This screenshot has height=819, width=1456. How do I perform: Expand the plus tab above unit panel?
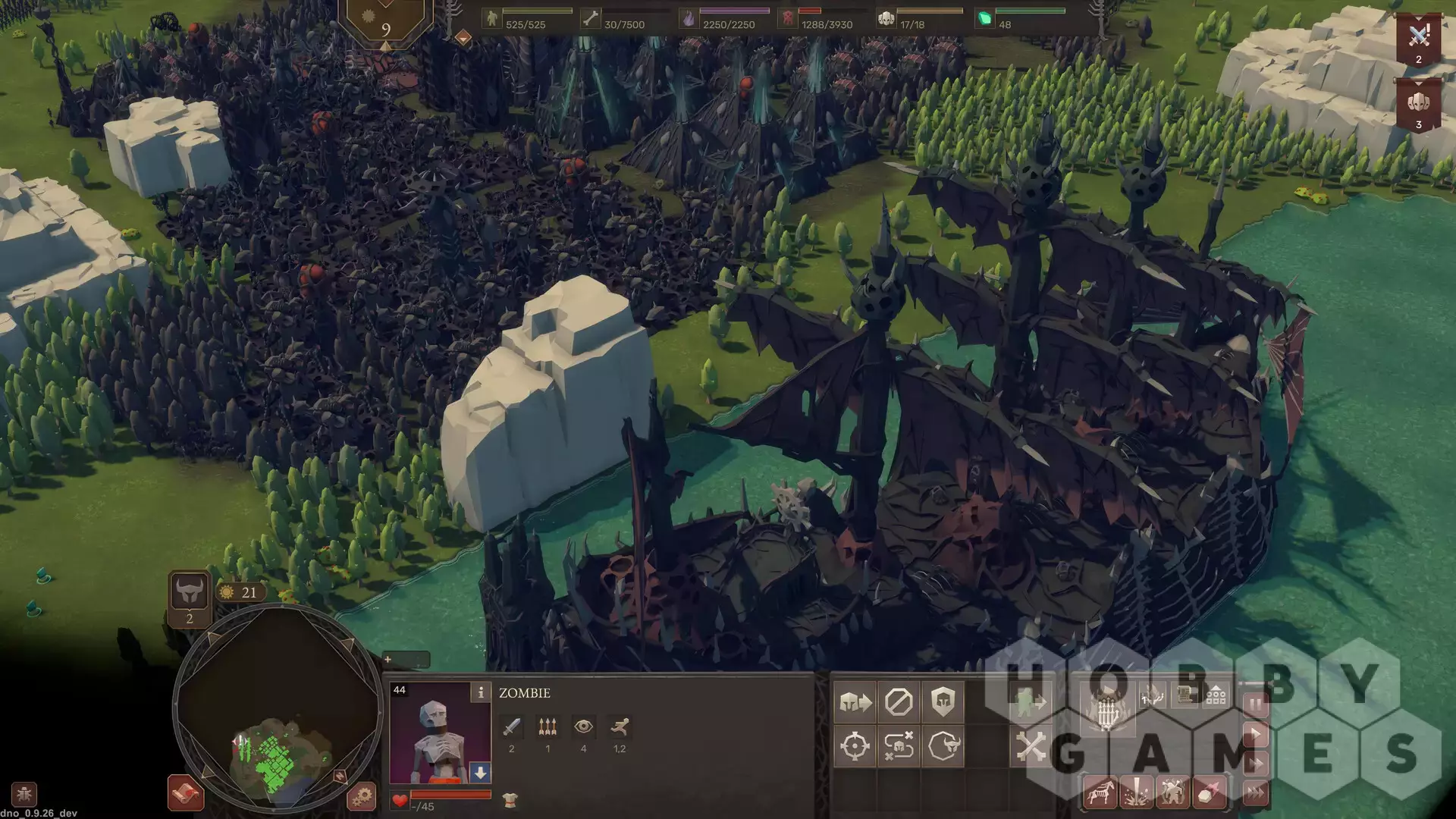pos(388,660)
